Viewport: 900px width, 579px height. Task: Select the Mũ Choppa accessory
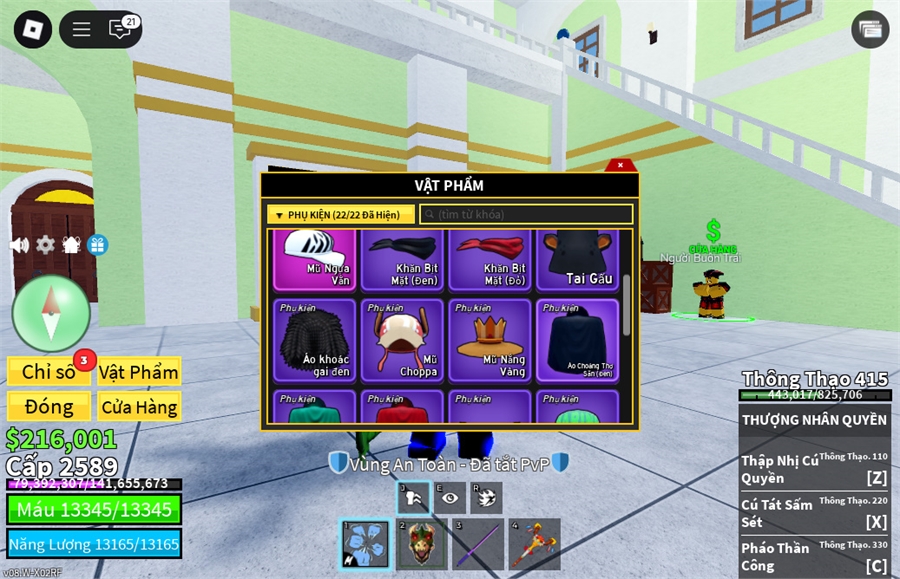[405, 340]
